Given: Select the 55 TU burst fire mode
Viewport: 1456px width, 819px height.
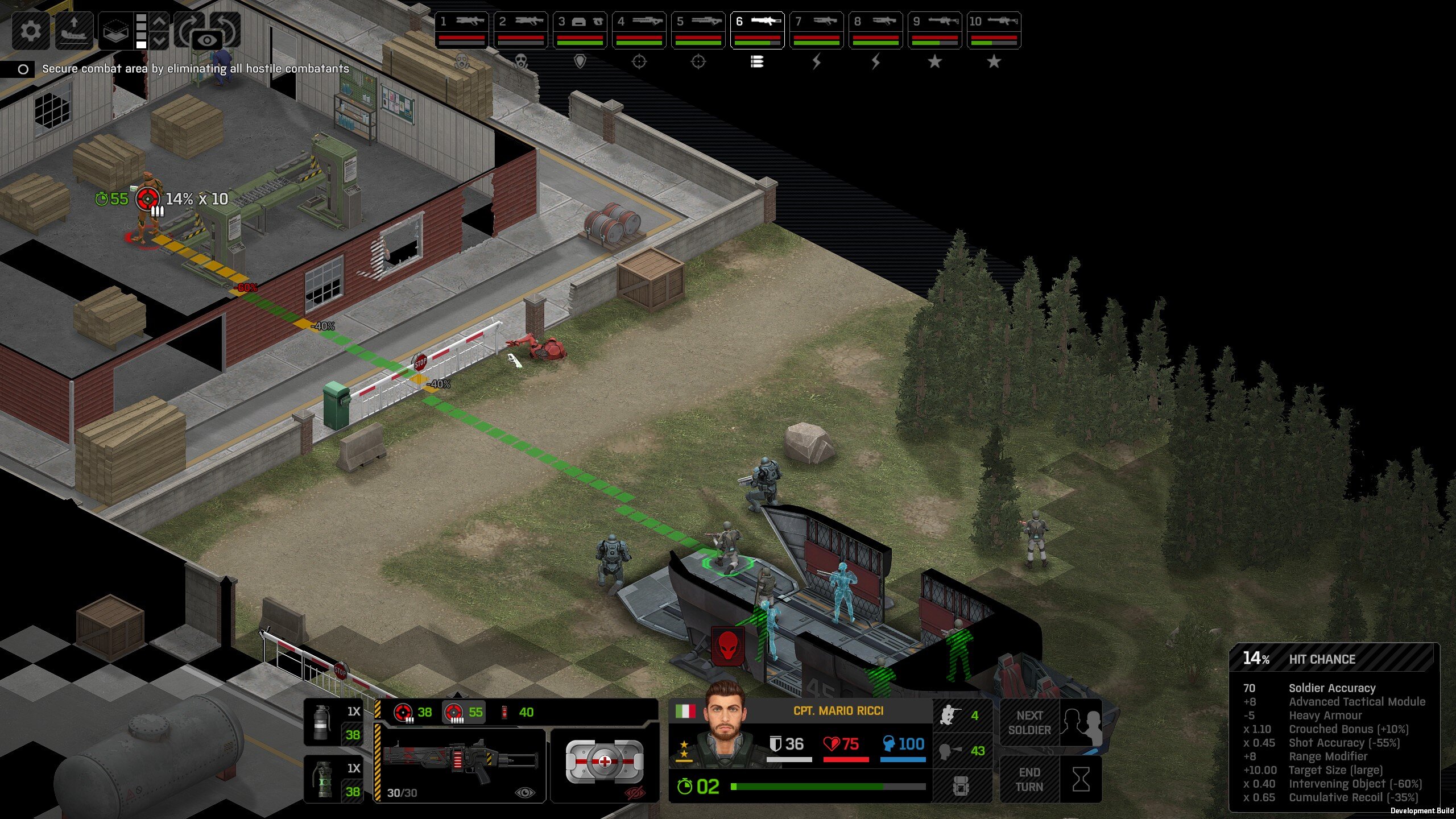Looking at the screenshot, I should [464, 712].
